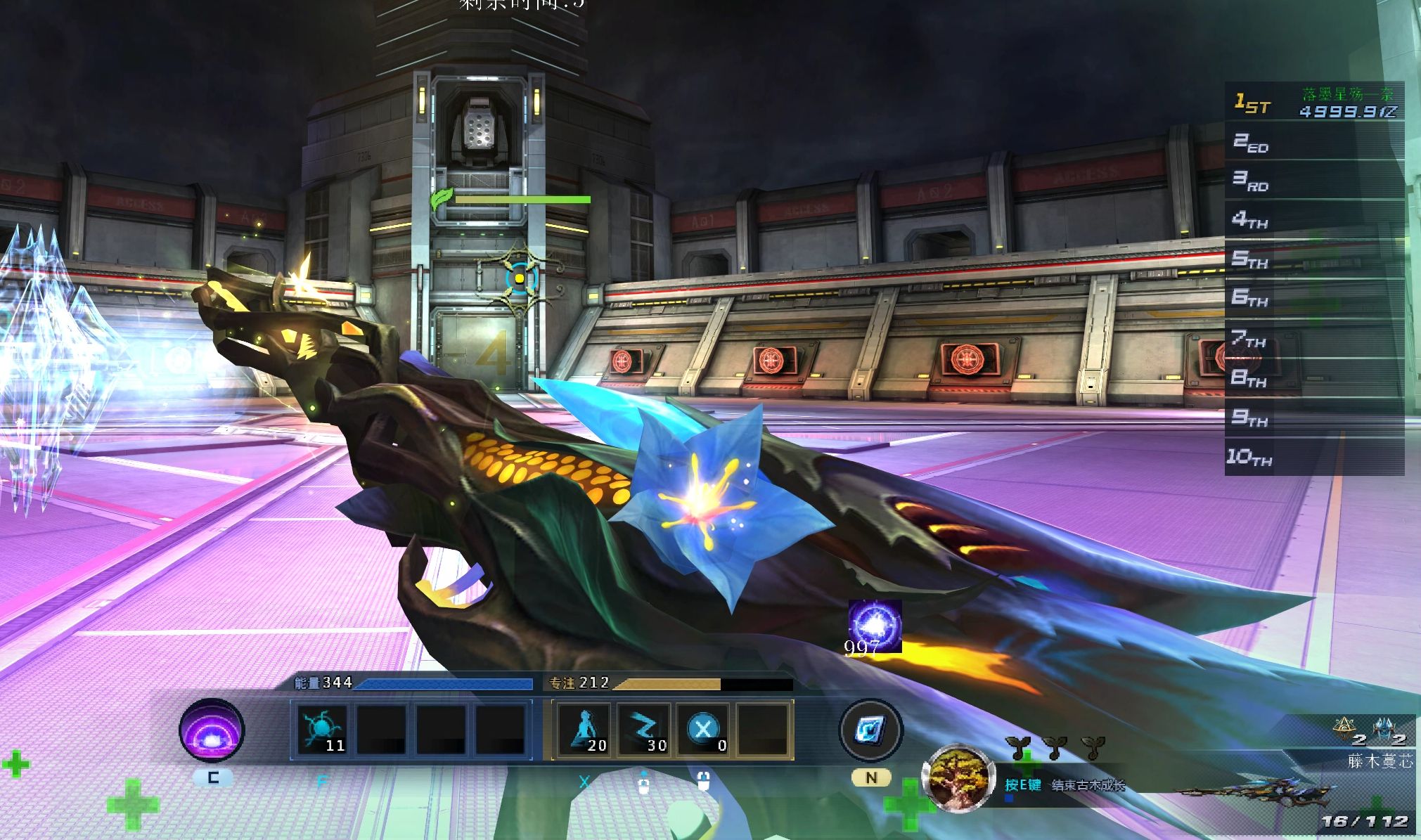Activate the purple dome orb ability

212,730
